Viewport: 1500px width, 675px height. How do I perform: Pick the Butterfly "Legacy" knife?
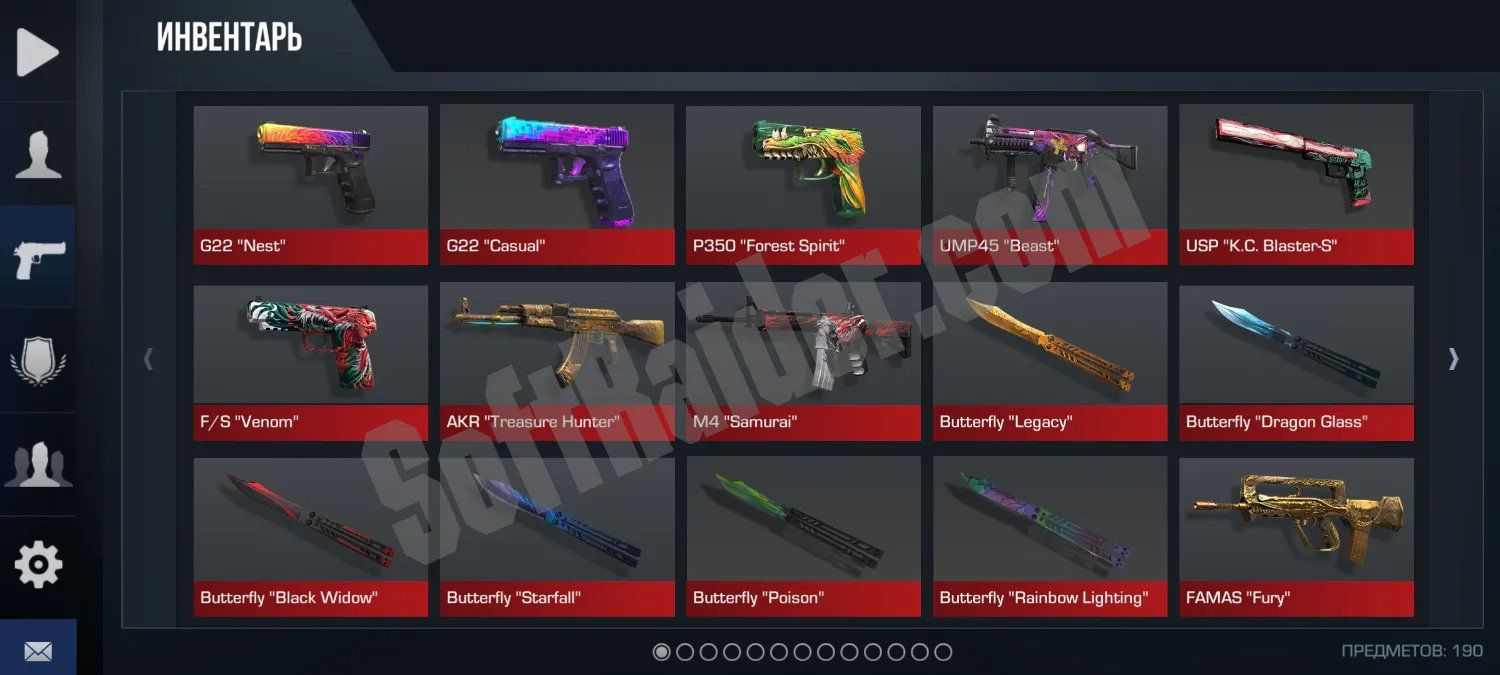click(x=1050, y=362)
